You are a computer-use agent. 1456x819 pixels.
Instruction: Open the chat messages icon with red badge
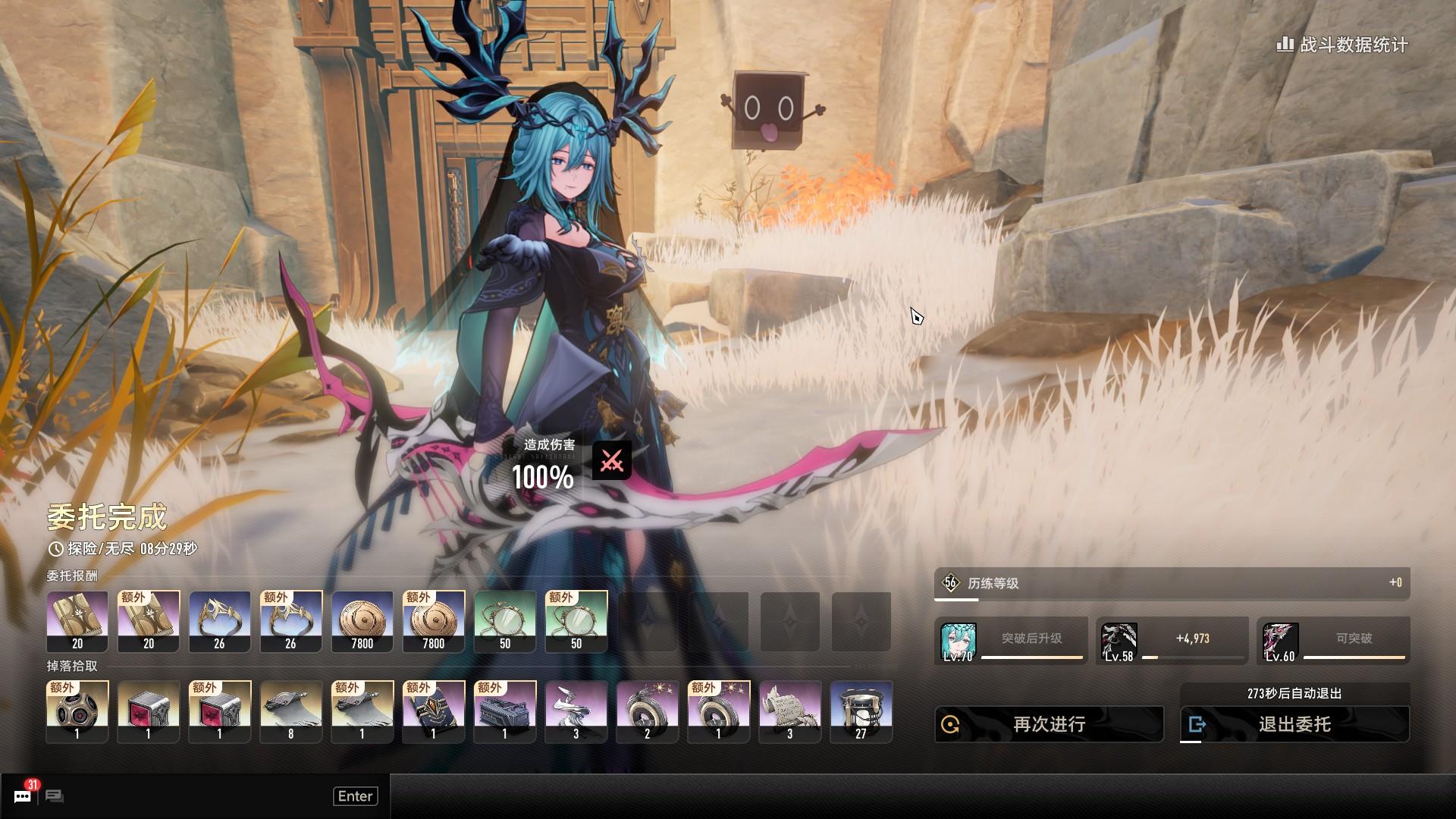pos(24,795)
